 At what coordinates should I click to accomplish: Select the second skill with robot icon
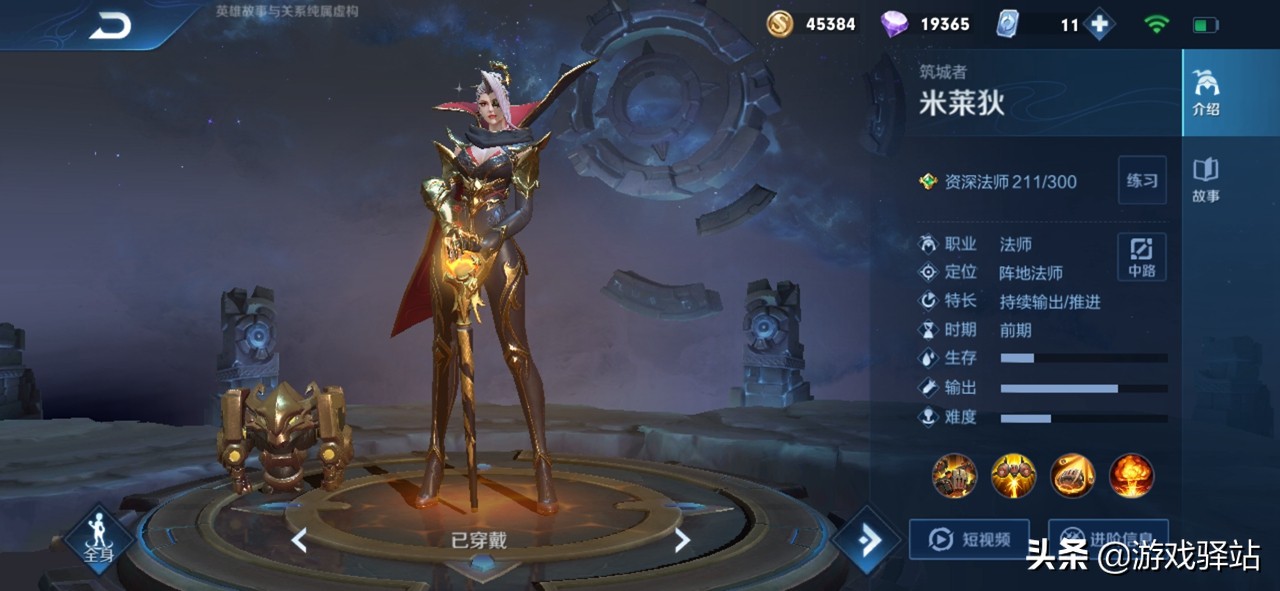(x=1013, y=476)
